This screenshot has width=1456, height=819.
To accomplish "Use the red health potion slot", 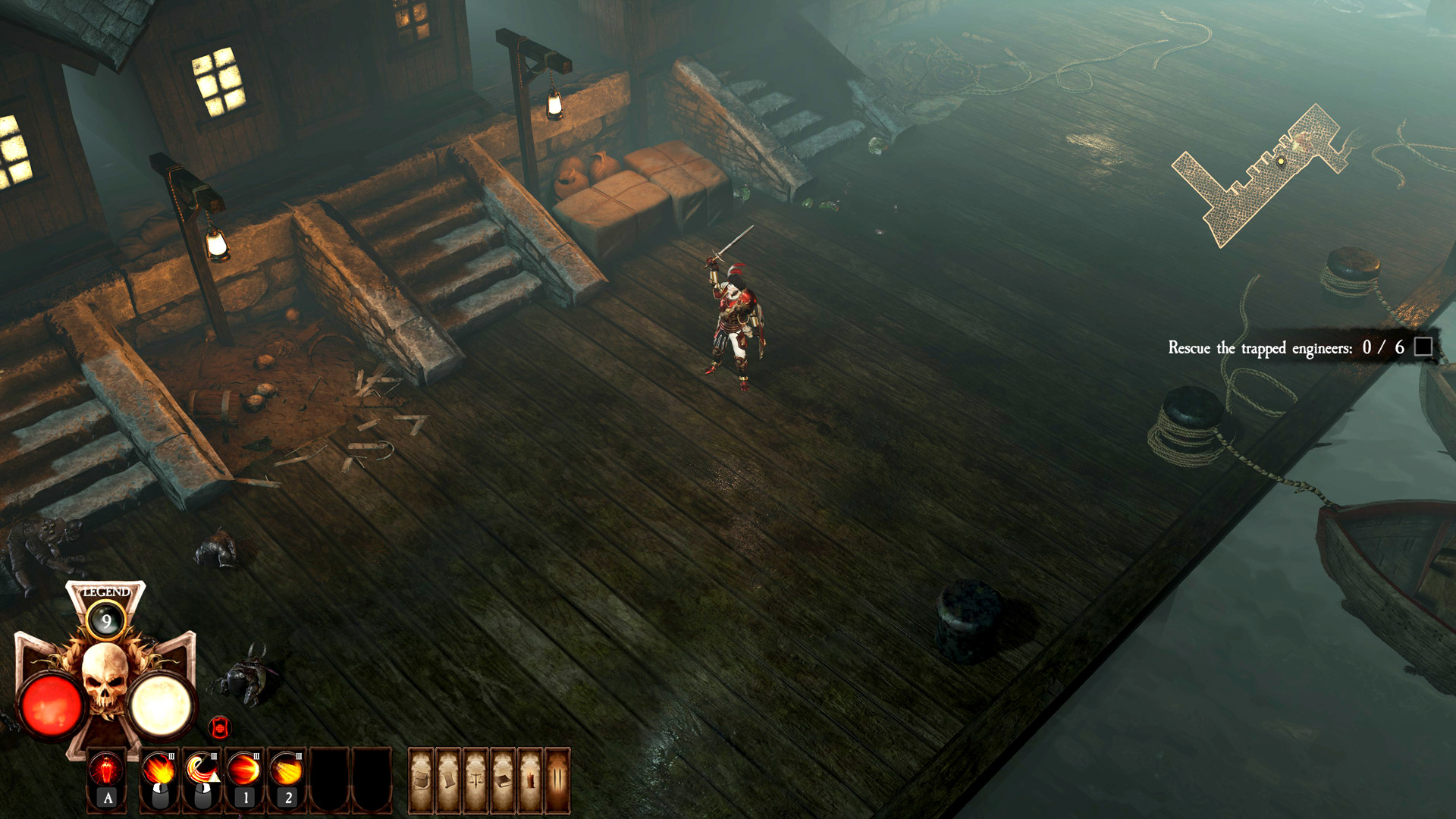I will [x=107, y=771].
